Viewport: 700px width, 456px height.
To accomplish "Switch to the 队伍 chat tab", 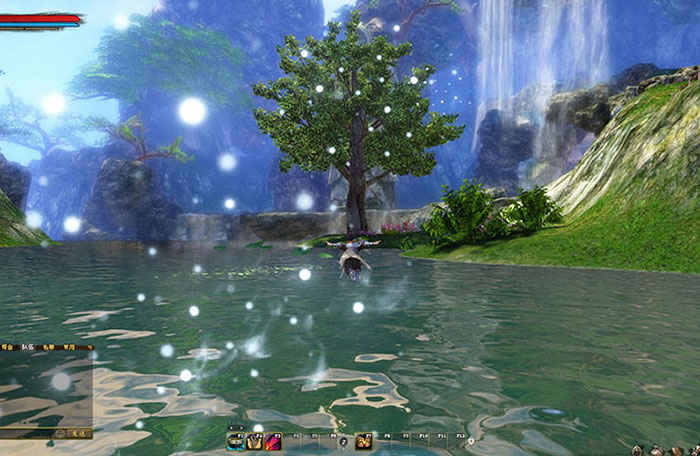I will pos(30,348).
